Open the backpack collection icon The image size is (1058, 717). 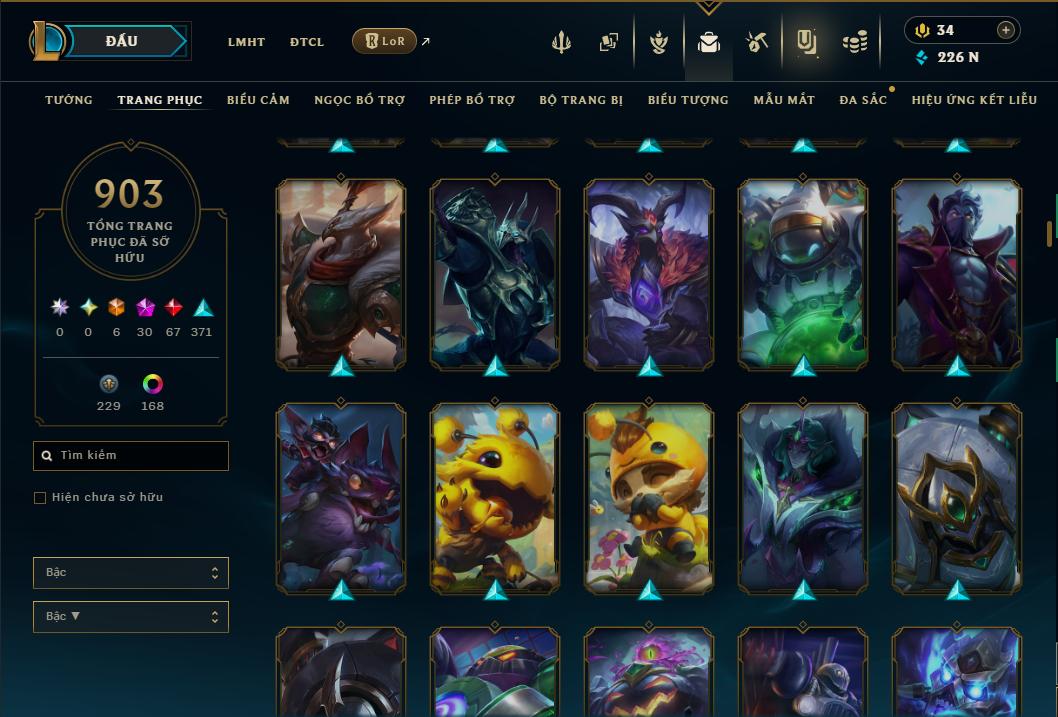(709, 42)
